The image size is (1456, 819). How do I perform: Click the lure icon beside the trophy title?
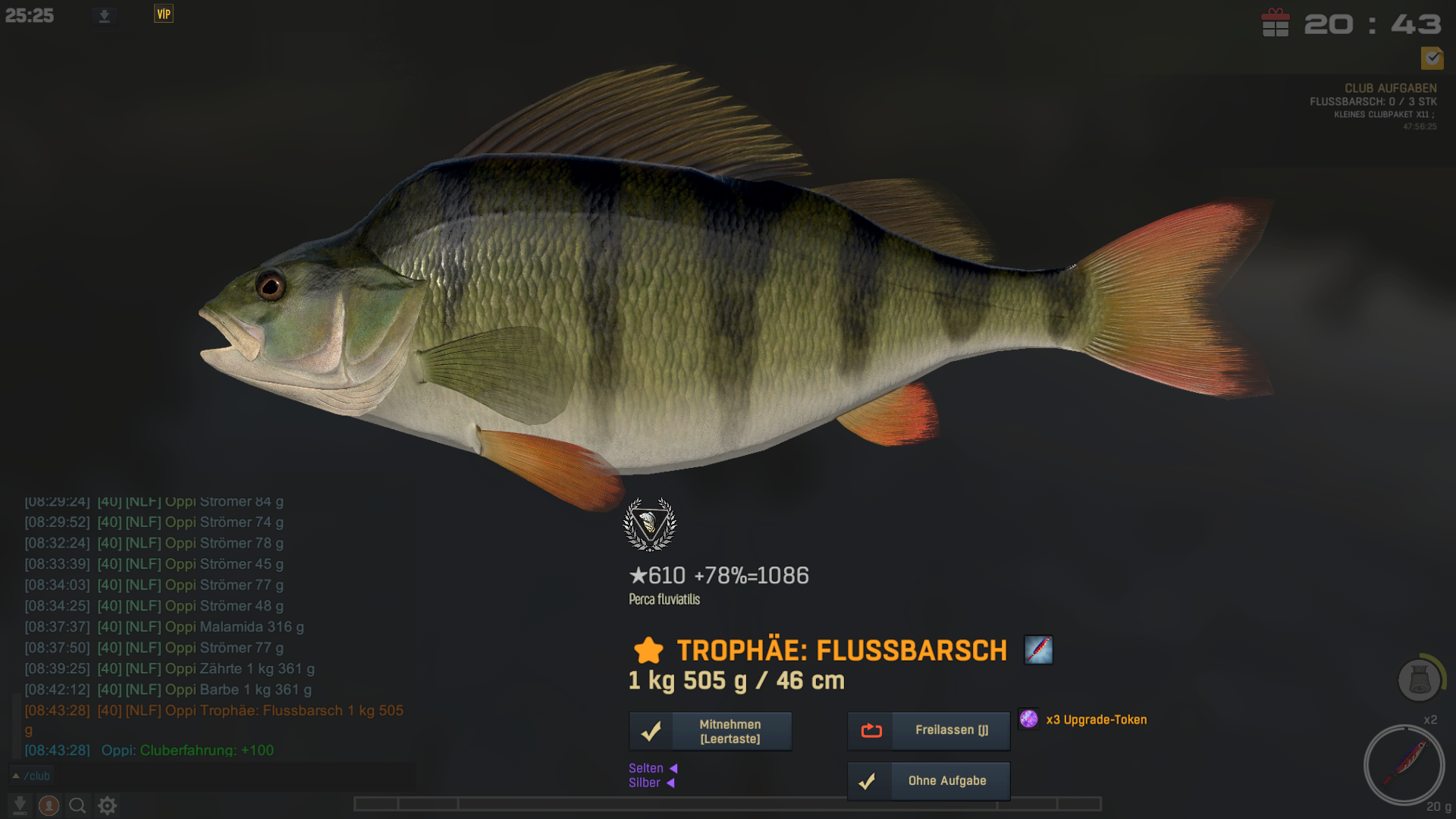coord(1038,650)
